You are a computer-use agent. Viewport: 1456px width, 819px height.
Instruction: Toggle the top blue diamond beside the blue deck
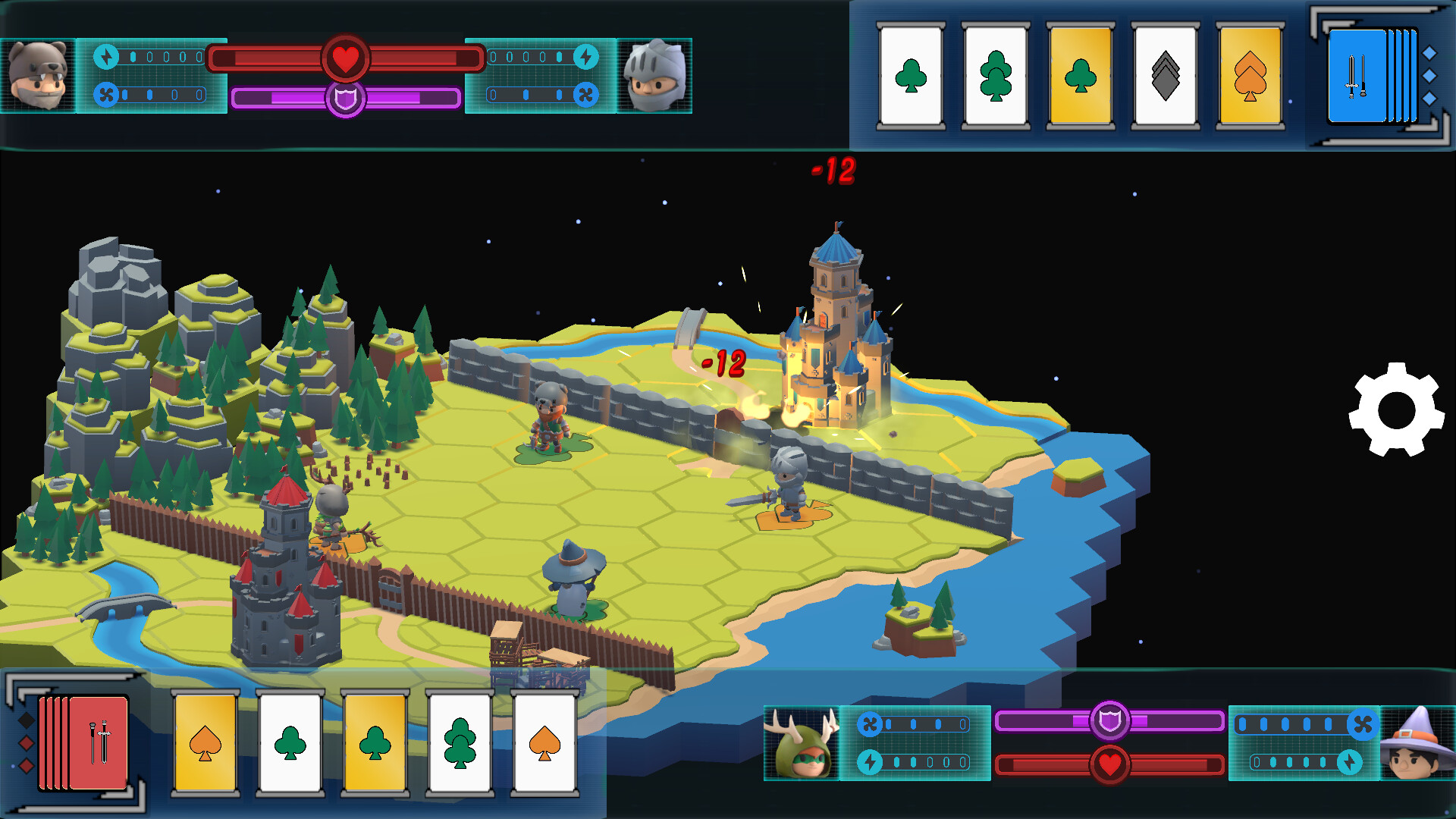pos(1429,52)
